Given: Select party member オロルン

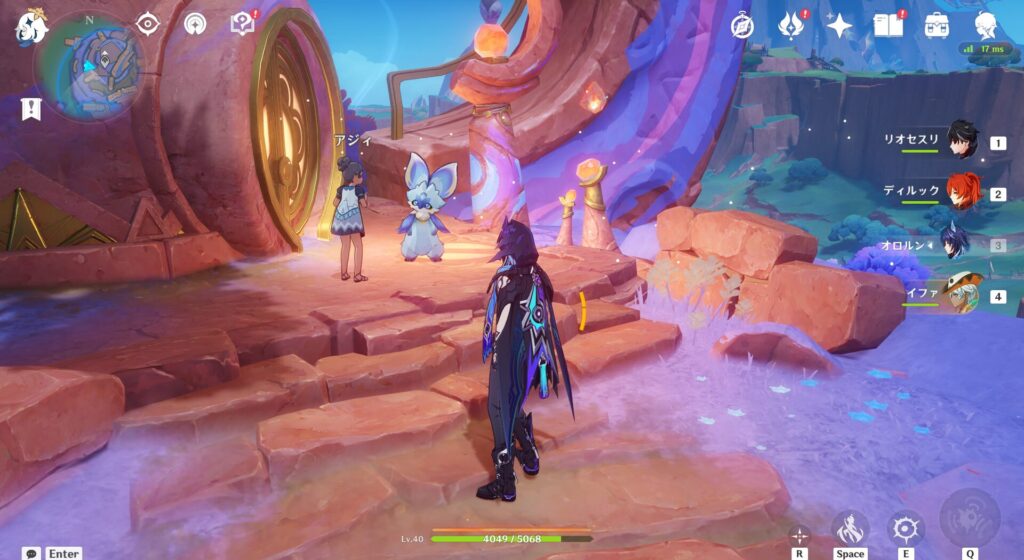Looking at the screenshot, I should (x=962, y=243).
